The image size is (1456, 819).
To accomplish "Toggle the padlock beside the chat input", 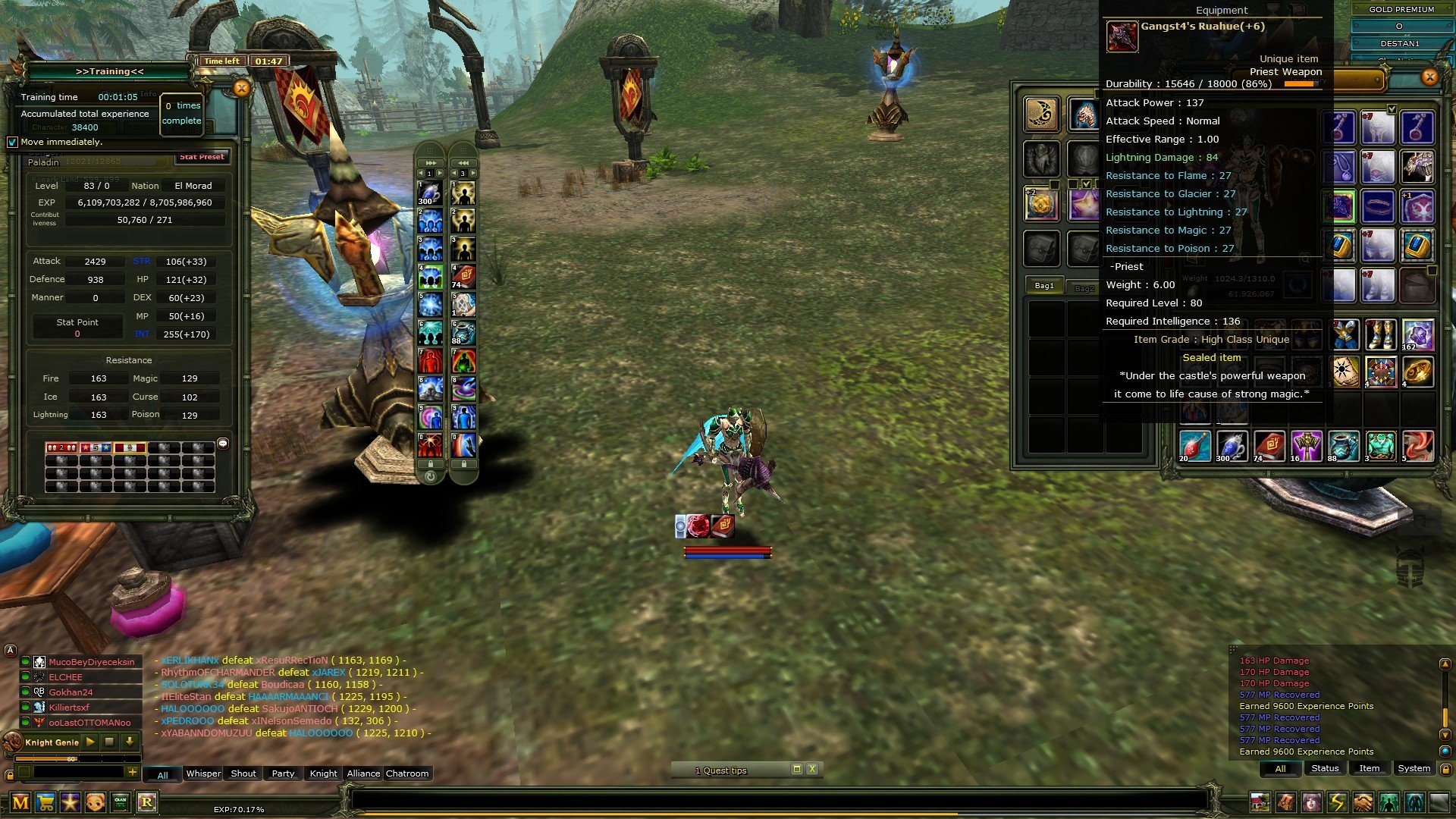I will pos(11,775).
